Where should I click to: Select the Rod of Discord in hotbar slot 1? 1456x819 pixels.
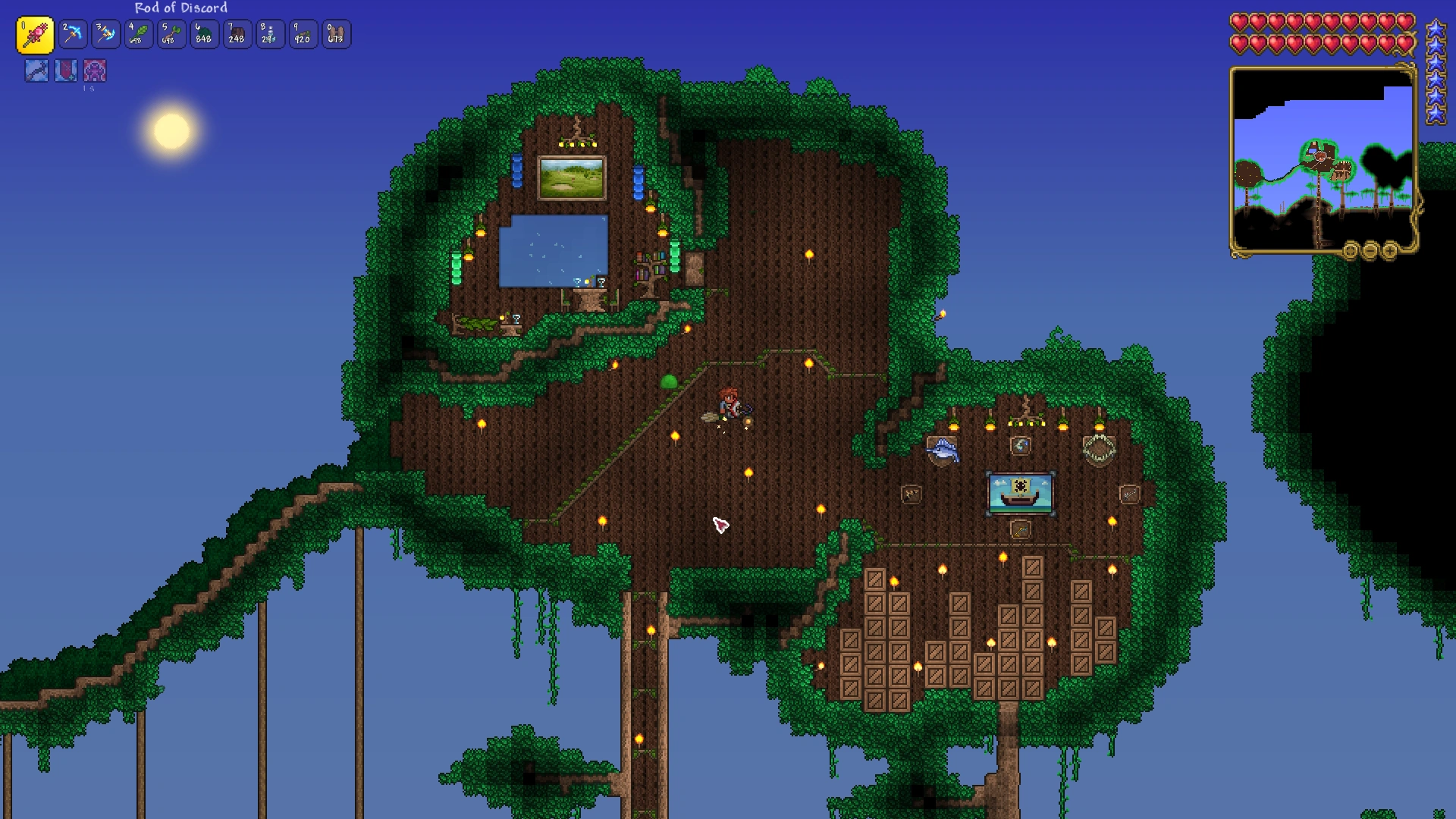pos(36,34)
